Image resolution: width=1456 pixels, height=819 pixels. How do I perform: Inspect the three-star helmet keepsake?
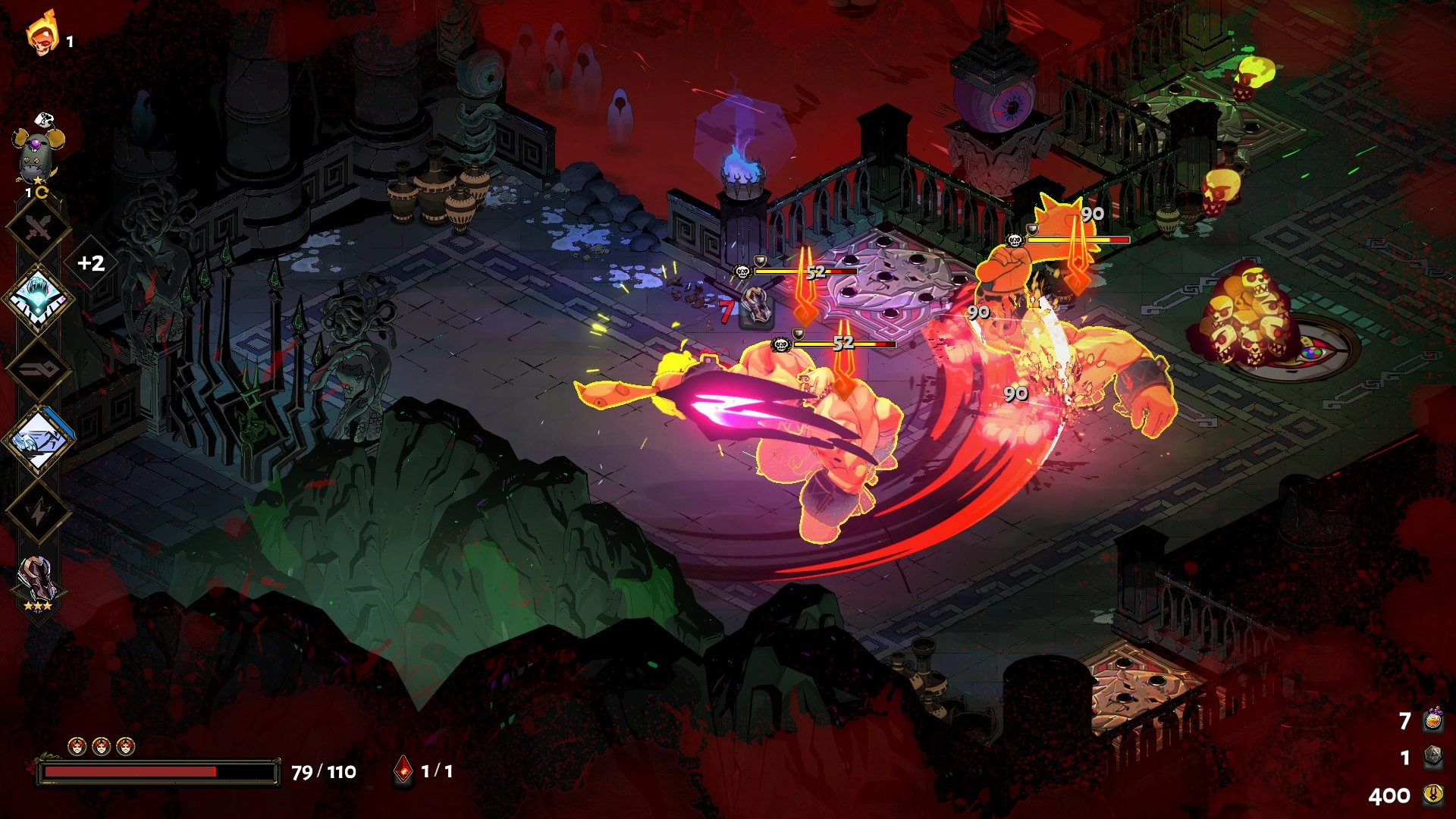pyautogui.click(x=36, y=582)
